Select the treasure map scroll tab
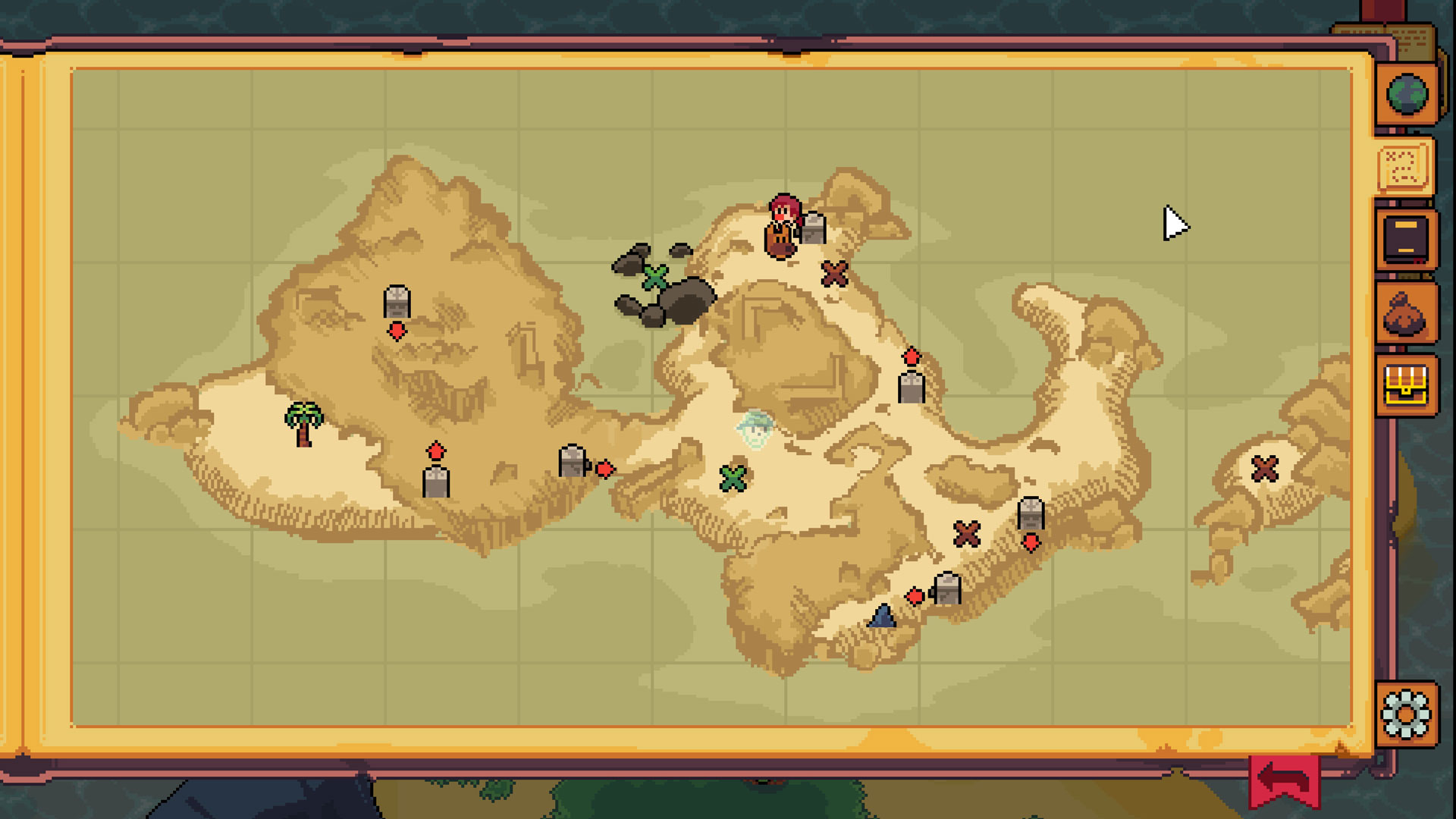 (1404, 166)
